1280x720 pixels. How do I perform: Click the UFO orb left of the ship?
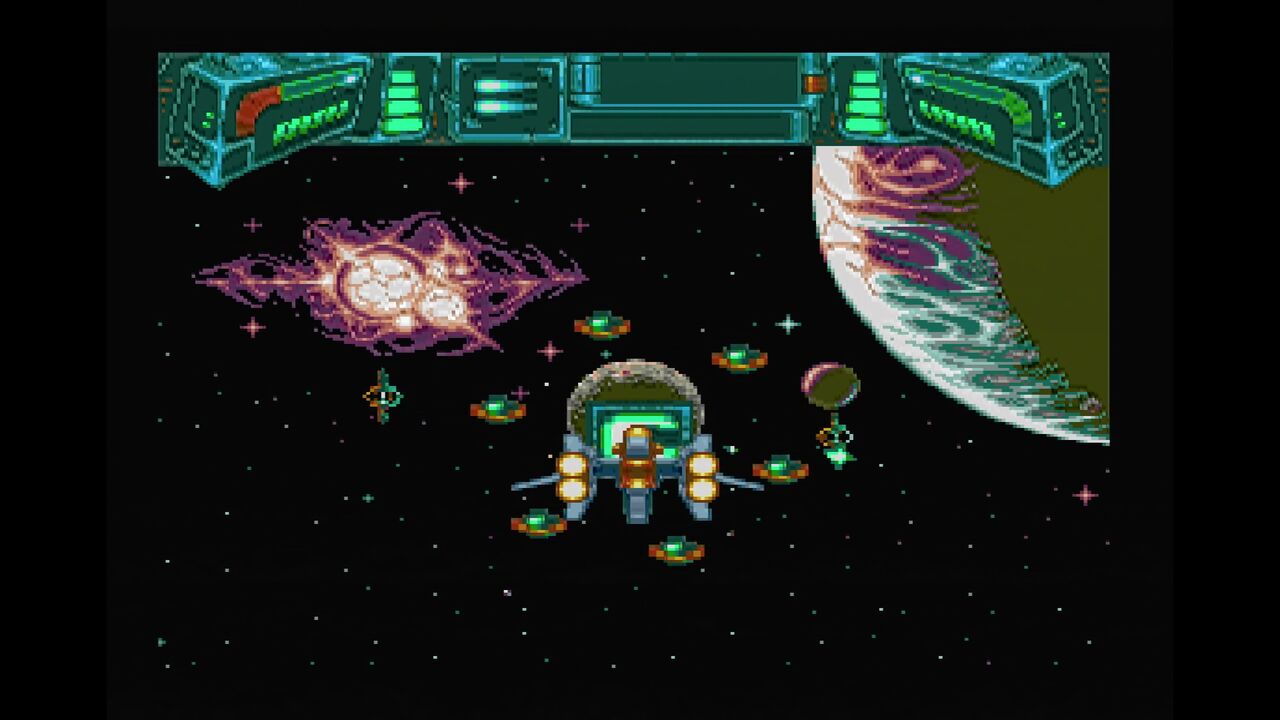495,408
